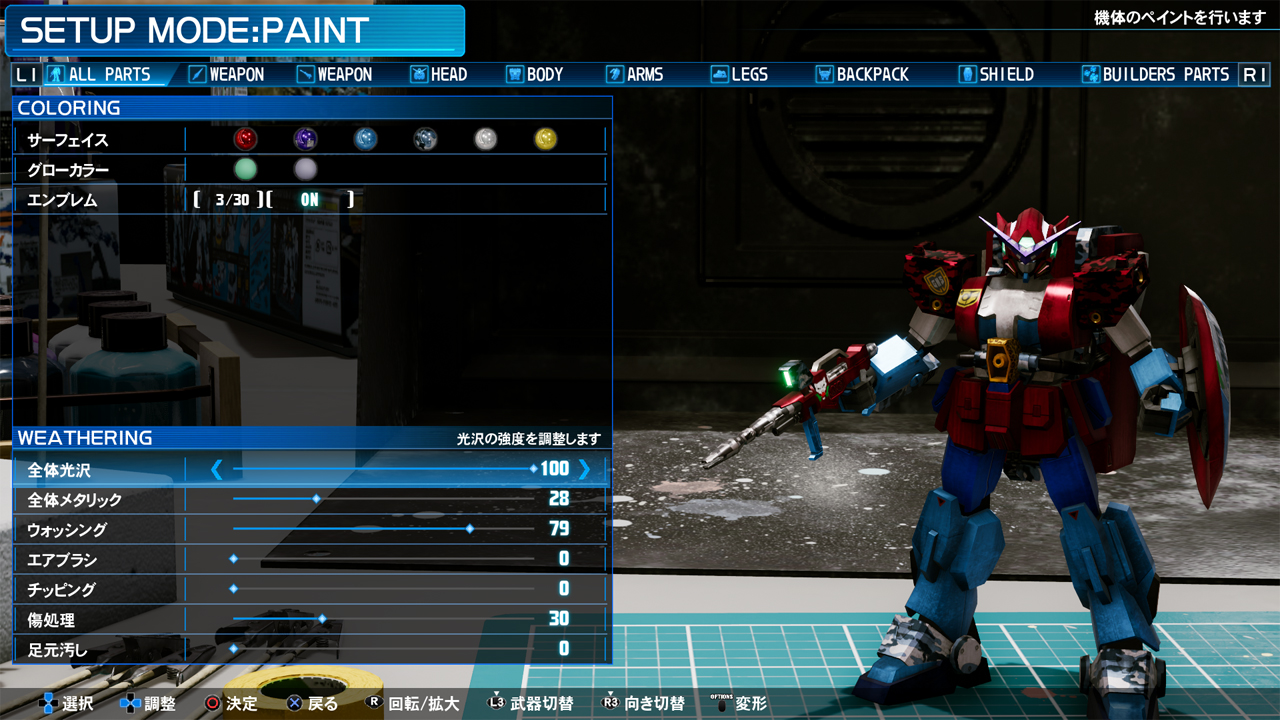1280x720 pixels.
Task: Pick the white surface color swatch
Action: coord(485,139)
